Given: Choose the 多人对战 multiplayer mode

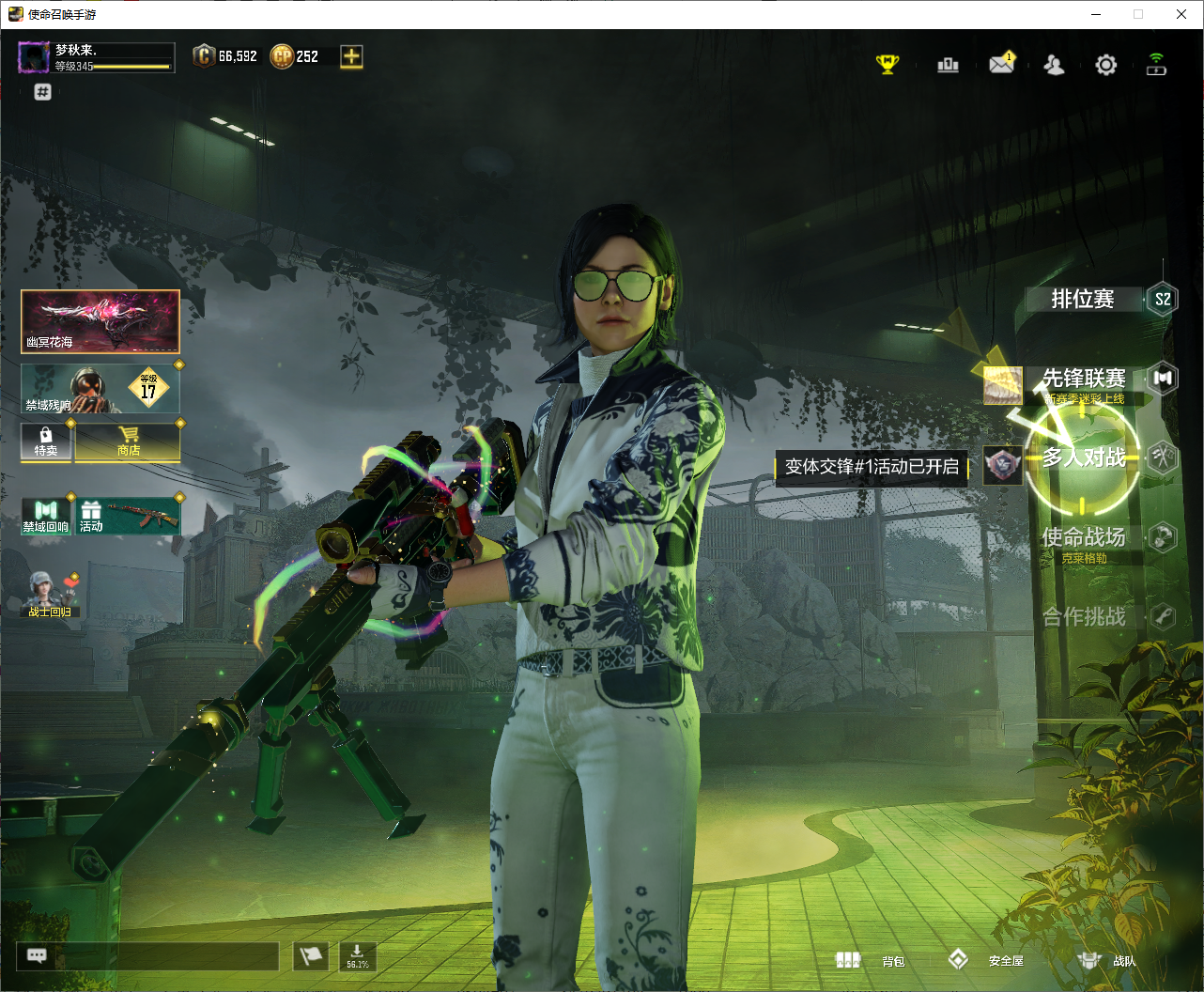Looking at the screenshot, I should point(1083,457).
